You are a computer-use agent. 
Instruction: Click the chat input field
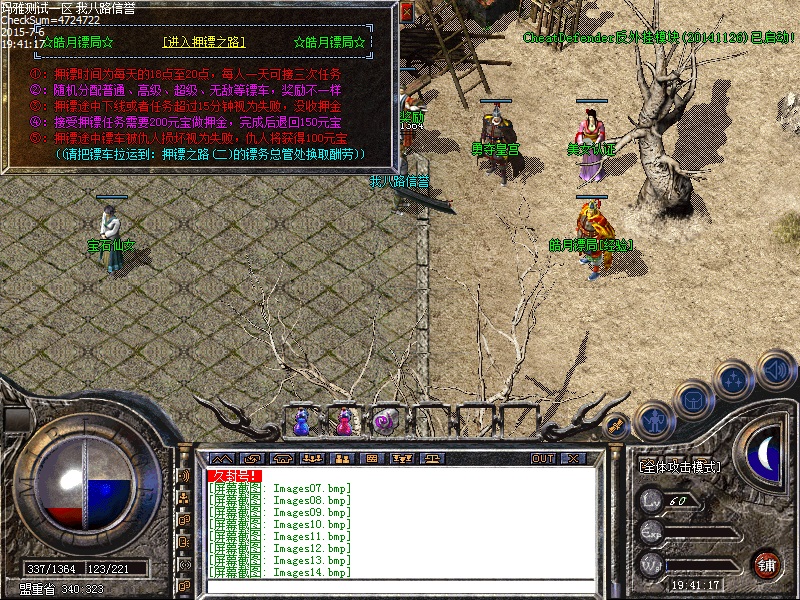pos(400,586)
